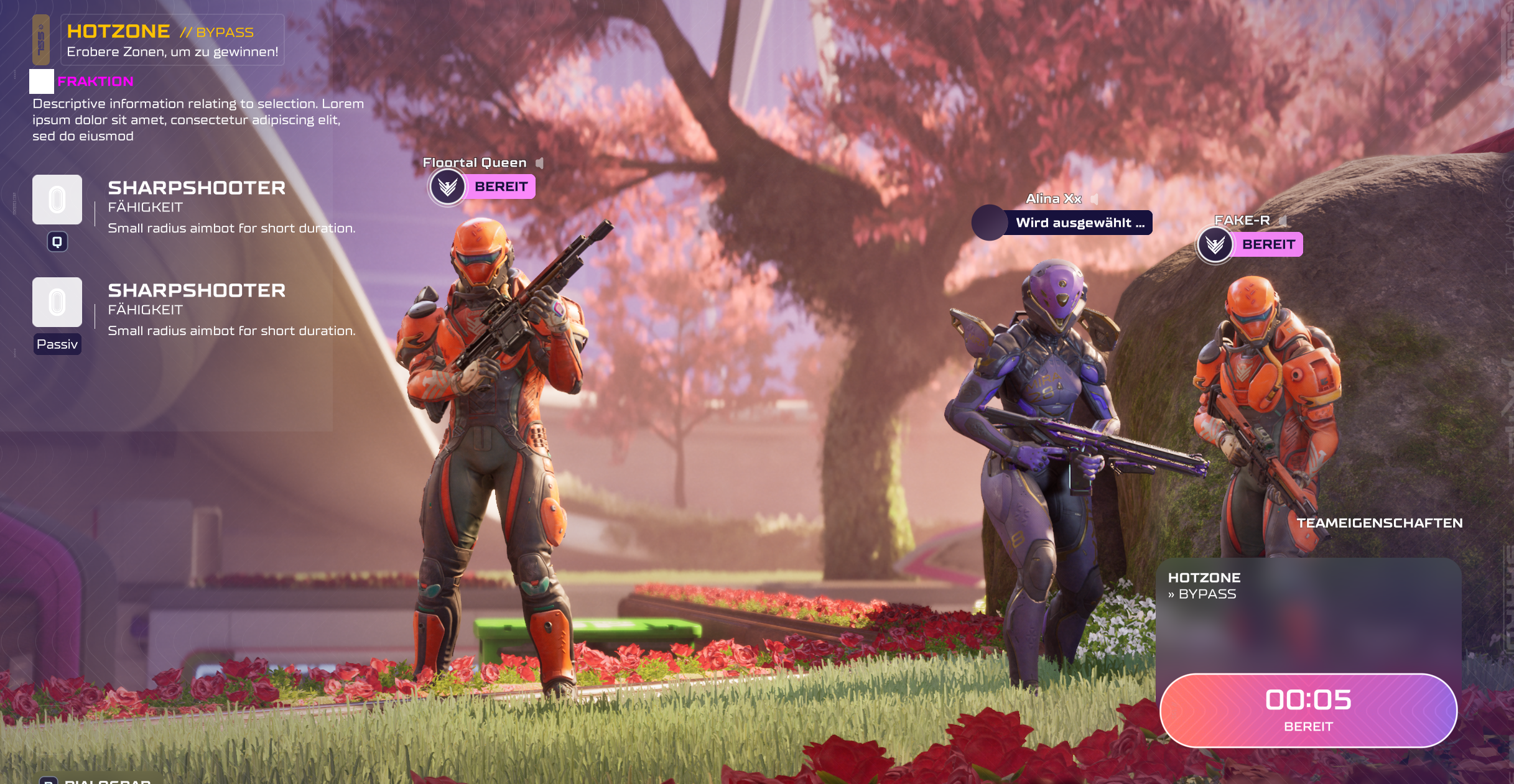Viewport: 1514px width, 784px height.
Task: Click FAKE-R's BEREIT player badge
Action: click(x=1250, y=244)
